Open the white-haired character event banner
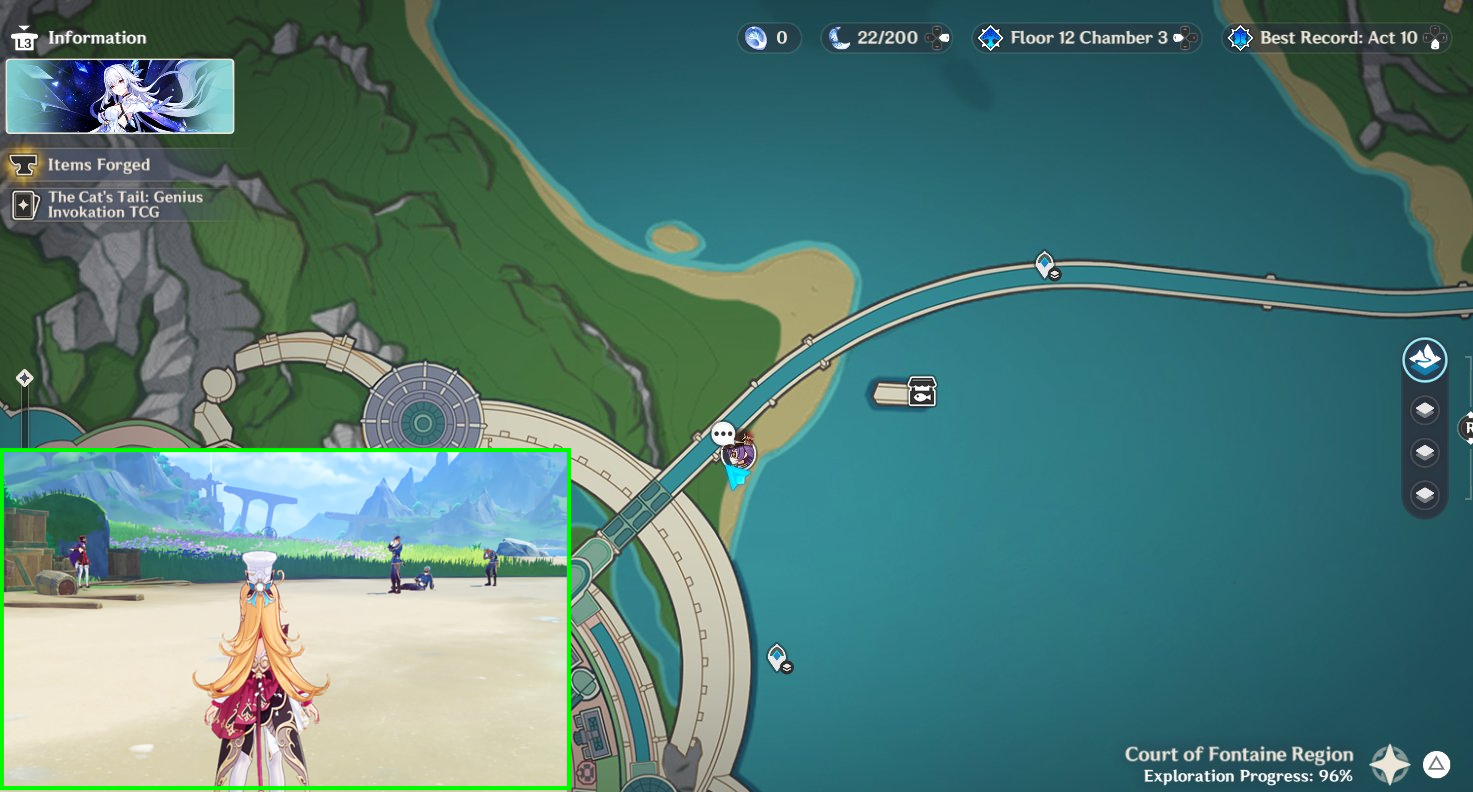The image size is (1473, 792). click(120, 96)
